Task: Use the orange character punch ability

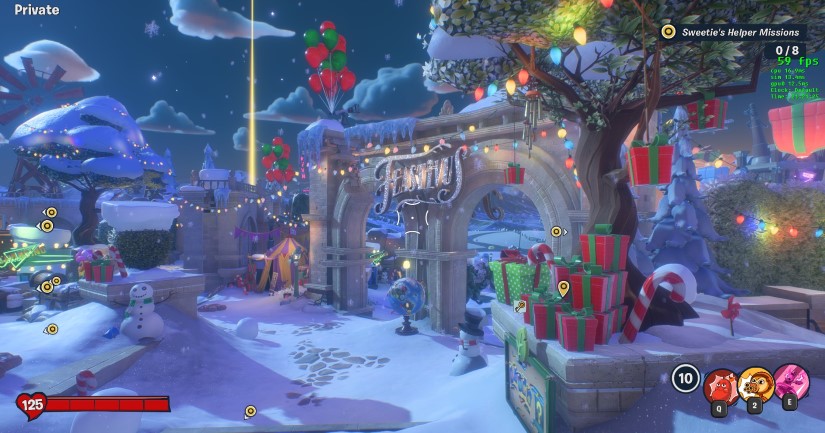Action: [x=755, y=383]
